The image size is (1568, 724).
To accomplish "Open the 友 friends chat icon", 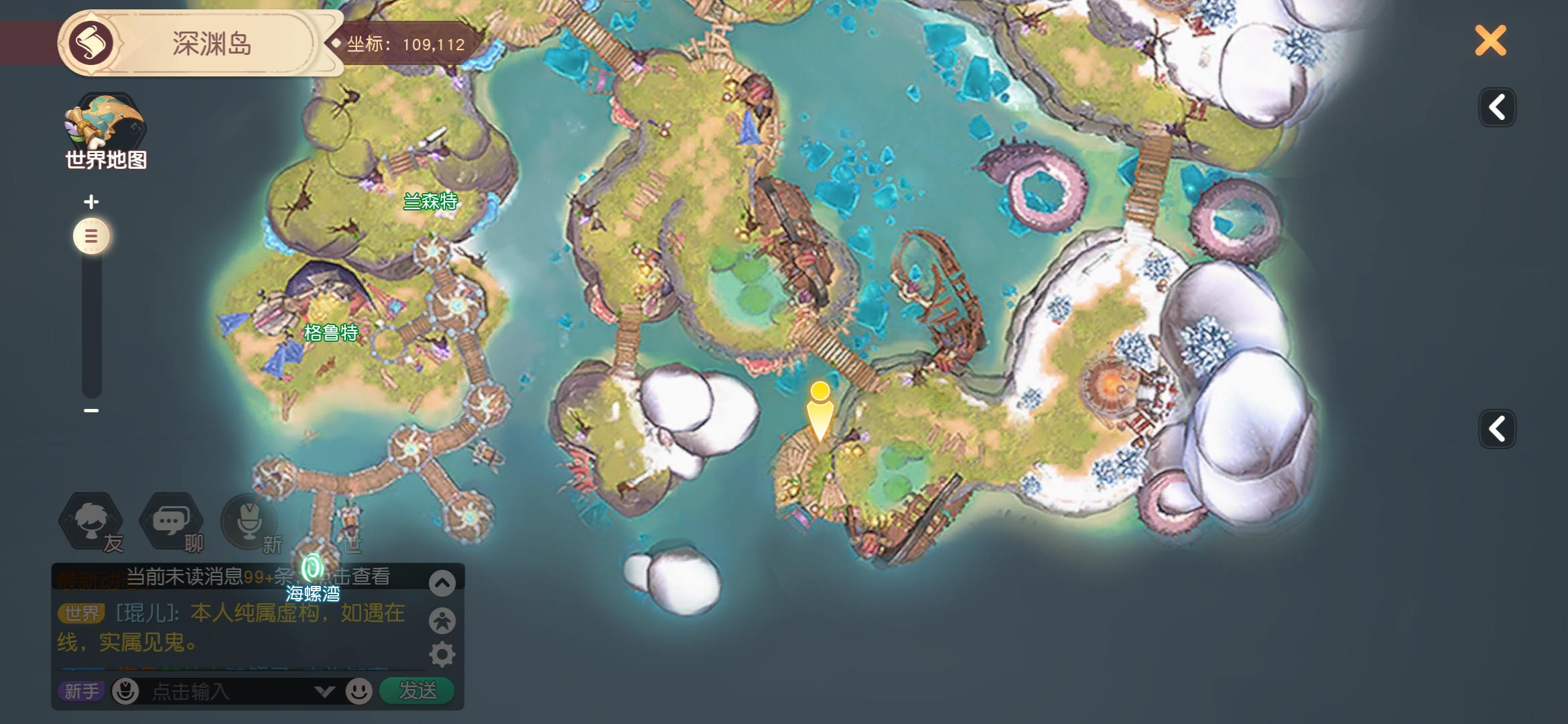I will [x=92, y=522].
